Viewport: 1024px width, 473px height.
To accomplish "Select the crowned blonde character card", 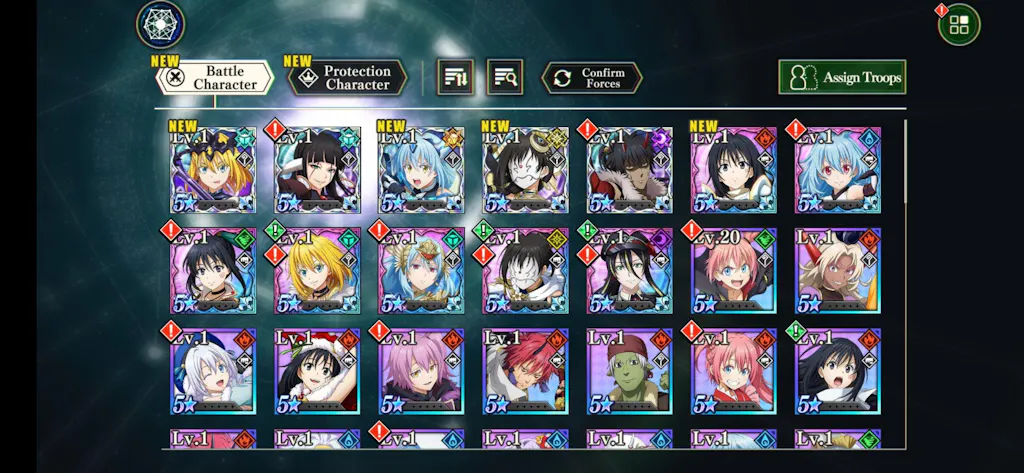I will [x=213, y=170].
